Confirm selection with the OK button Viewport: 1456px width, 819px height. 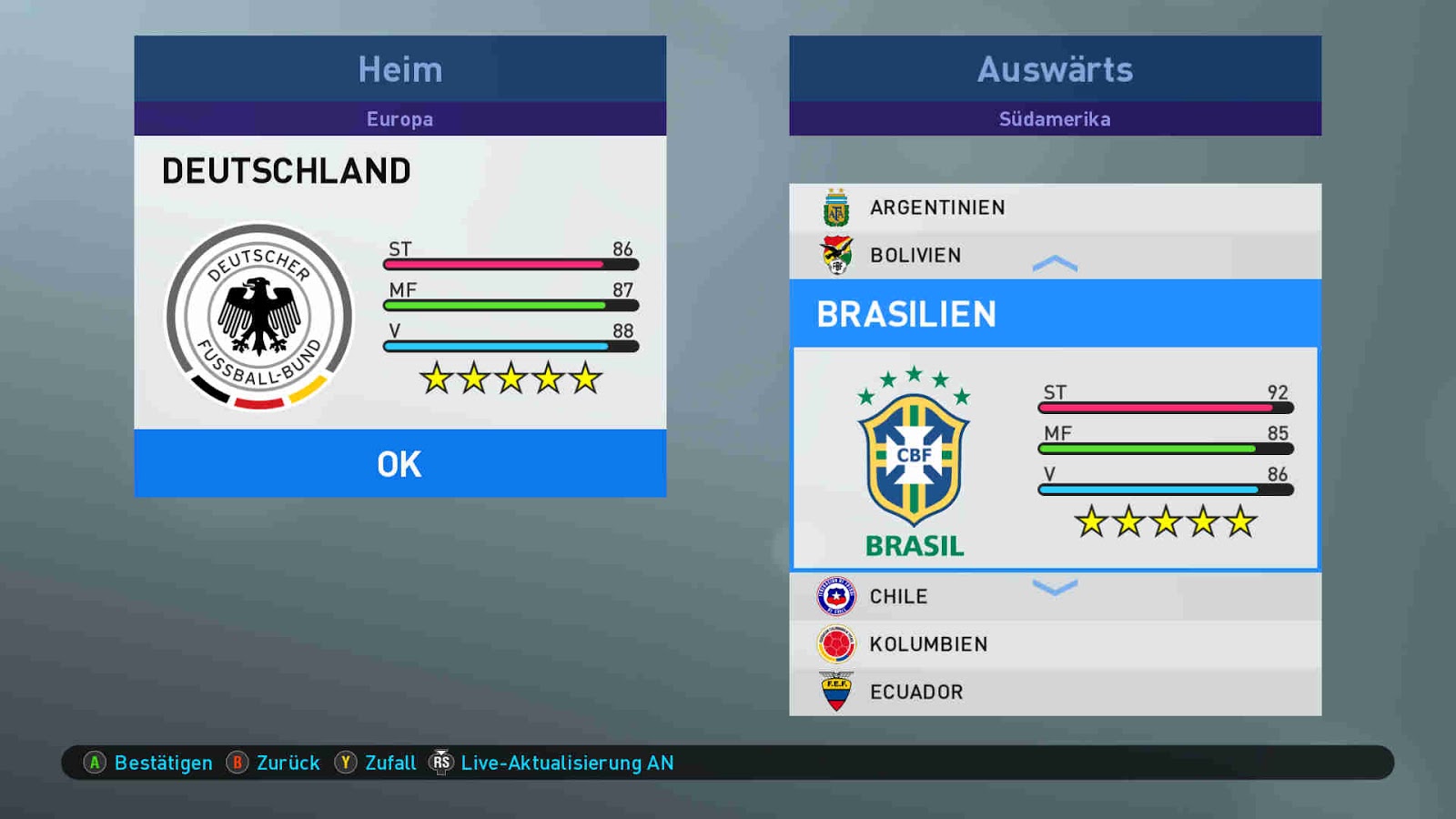(399, 464)
